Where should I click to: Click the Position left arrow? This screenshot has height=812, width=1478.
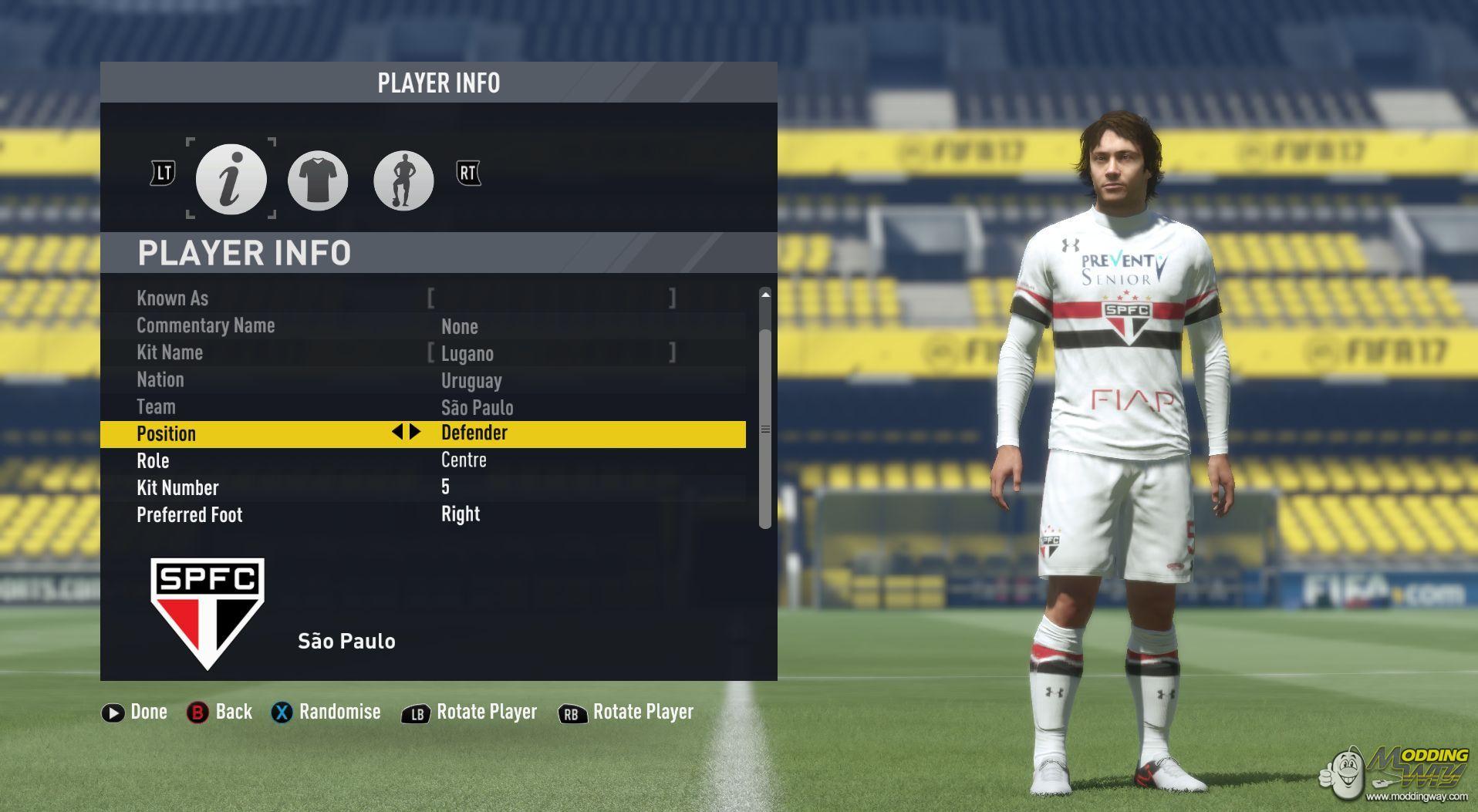[397, 432]
